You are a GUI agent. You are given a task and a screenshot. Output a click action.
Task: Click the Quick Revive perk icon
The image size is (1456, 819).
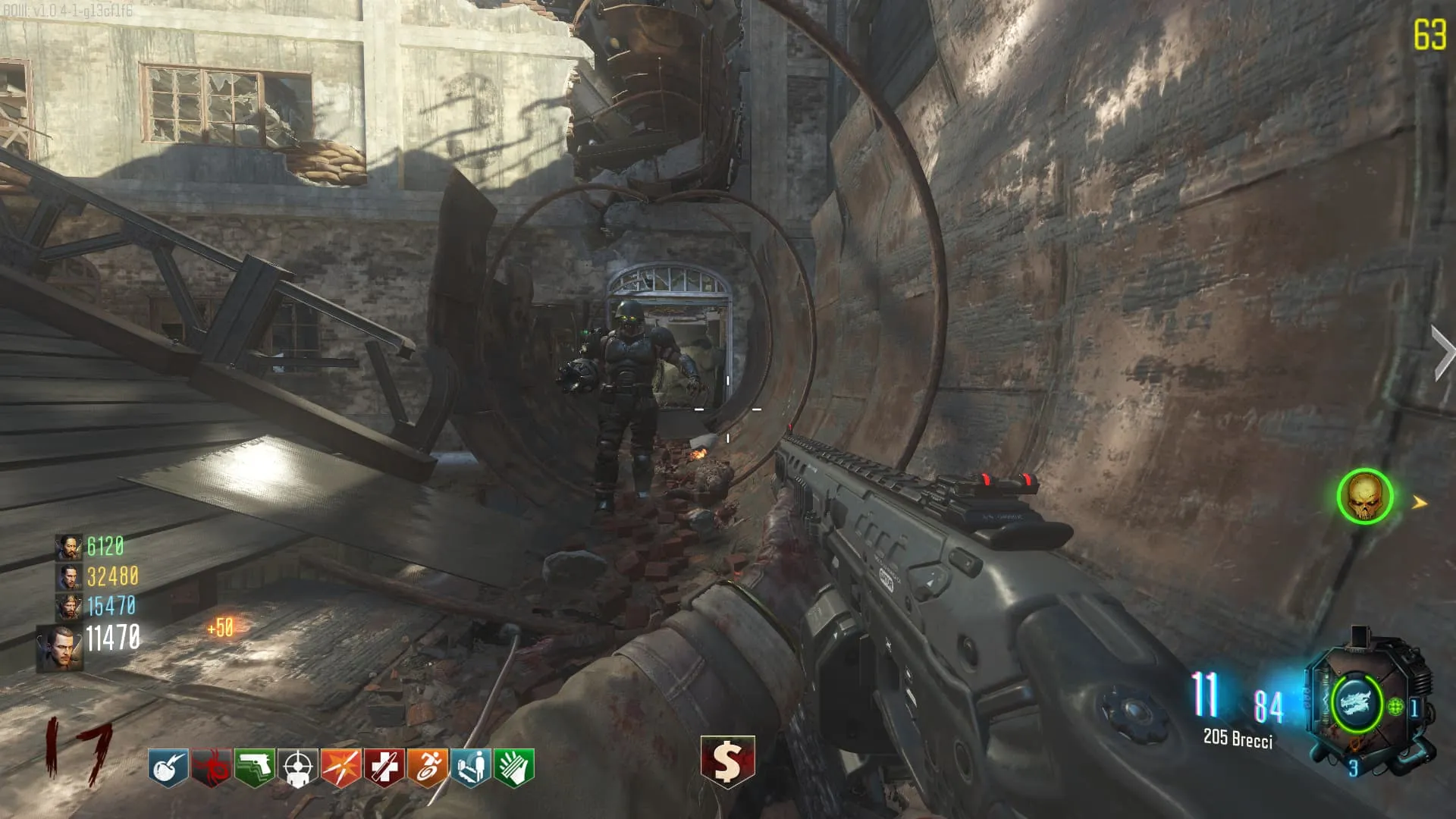pos(471,767)
